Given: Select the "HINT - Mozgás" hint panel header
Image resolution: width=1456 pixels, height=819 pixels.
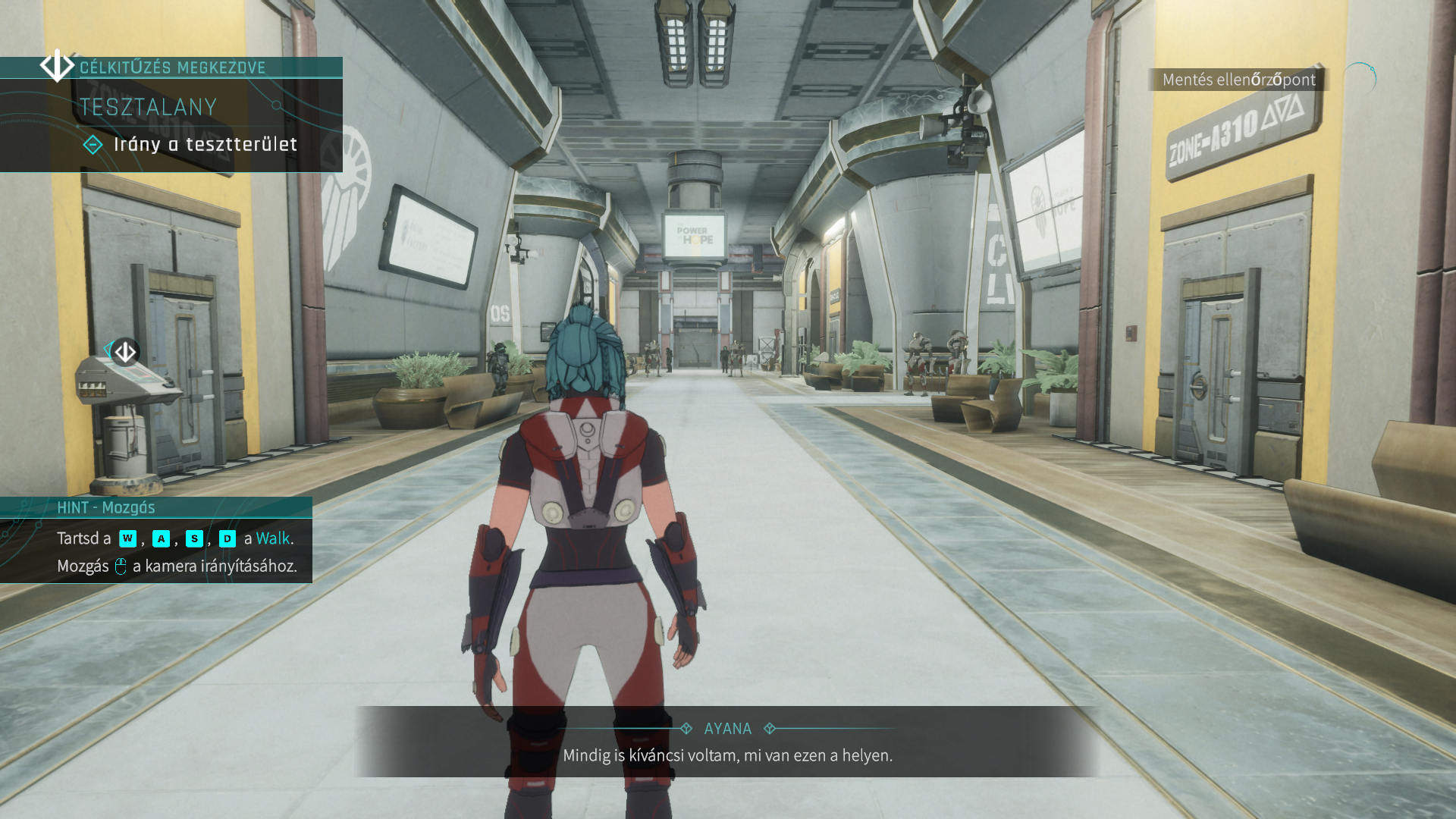Looking at the screenshot, I should [106, 507].
